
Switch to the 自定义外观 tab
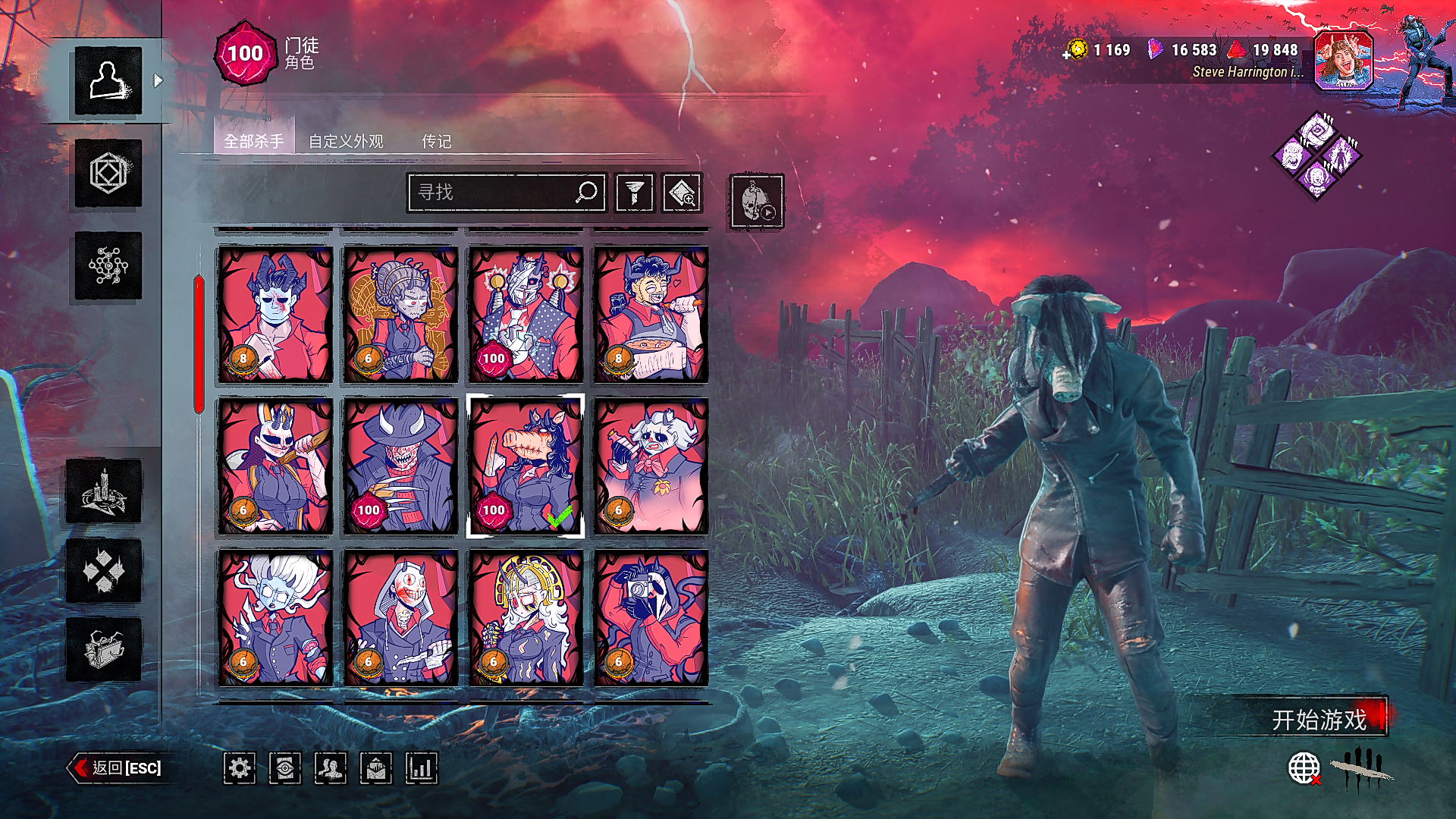point(346,141)
